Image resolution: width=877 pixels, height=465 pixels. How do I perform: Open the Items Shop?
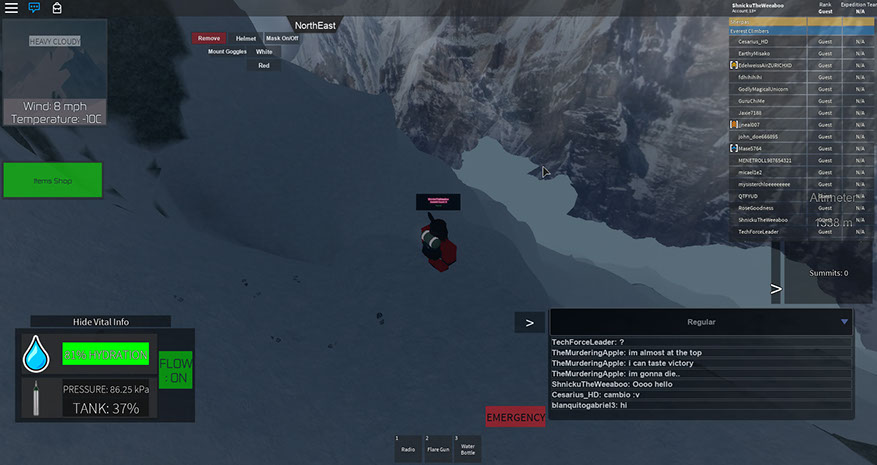52,181
